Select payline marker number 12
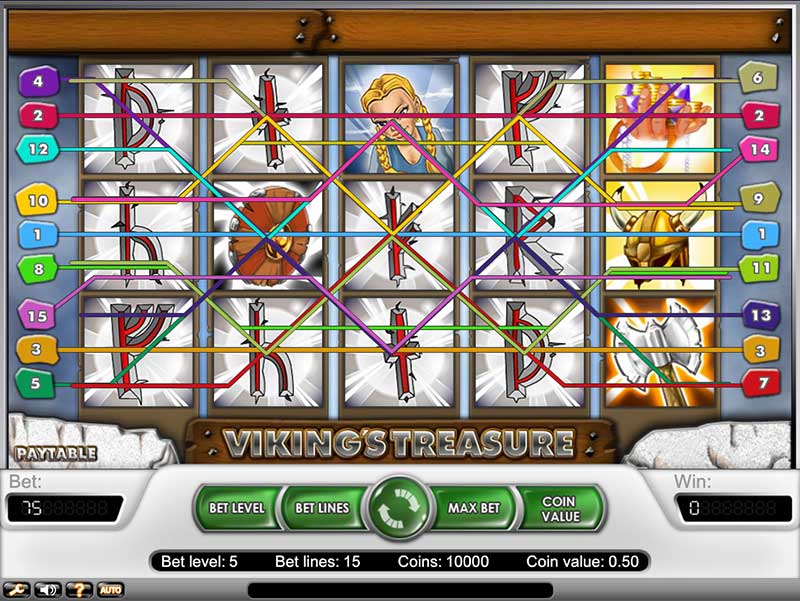The height and width of the screenshot is (601, 800). (x=38, y=149)
